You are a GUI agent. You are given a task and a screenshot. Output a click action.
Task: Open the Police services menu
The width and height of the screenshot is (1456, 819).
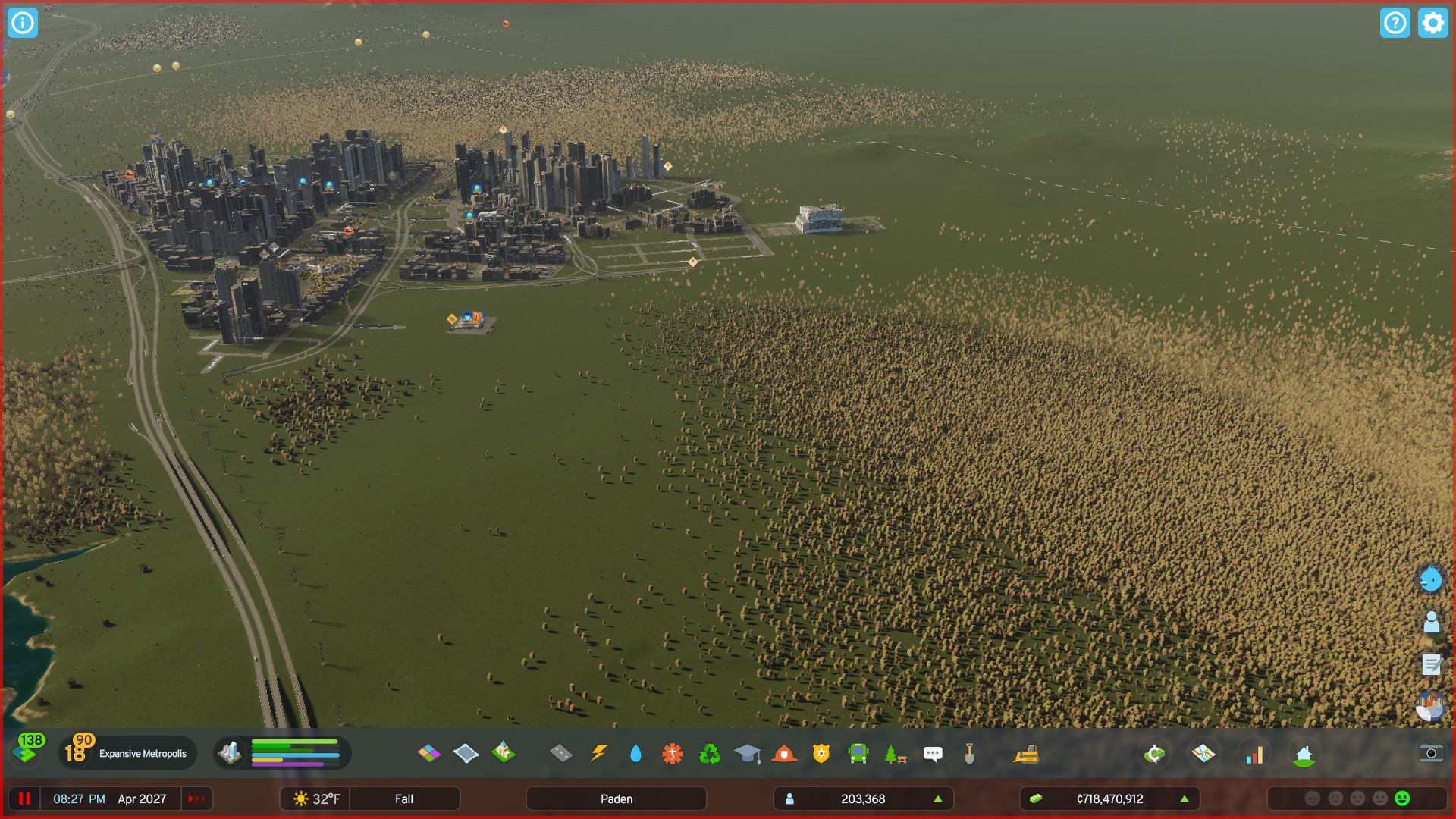[x=822, y=754]
